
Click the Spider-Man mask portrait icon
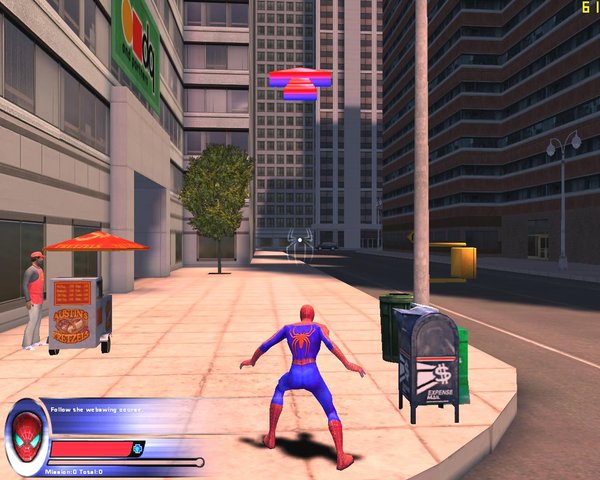pos(25,436)
